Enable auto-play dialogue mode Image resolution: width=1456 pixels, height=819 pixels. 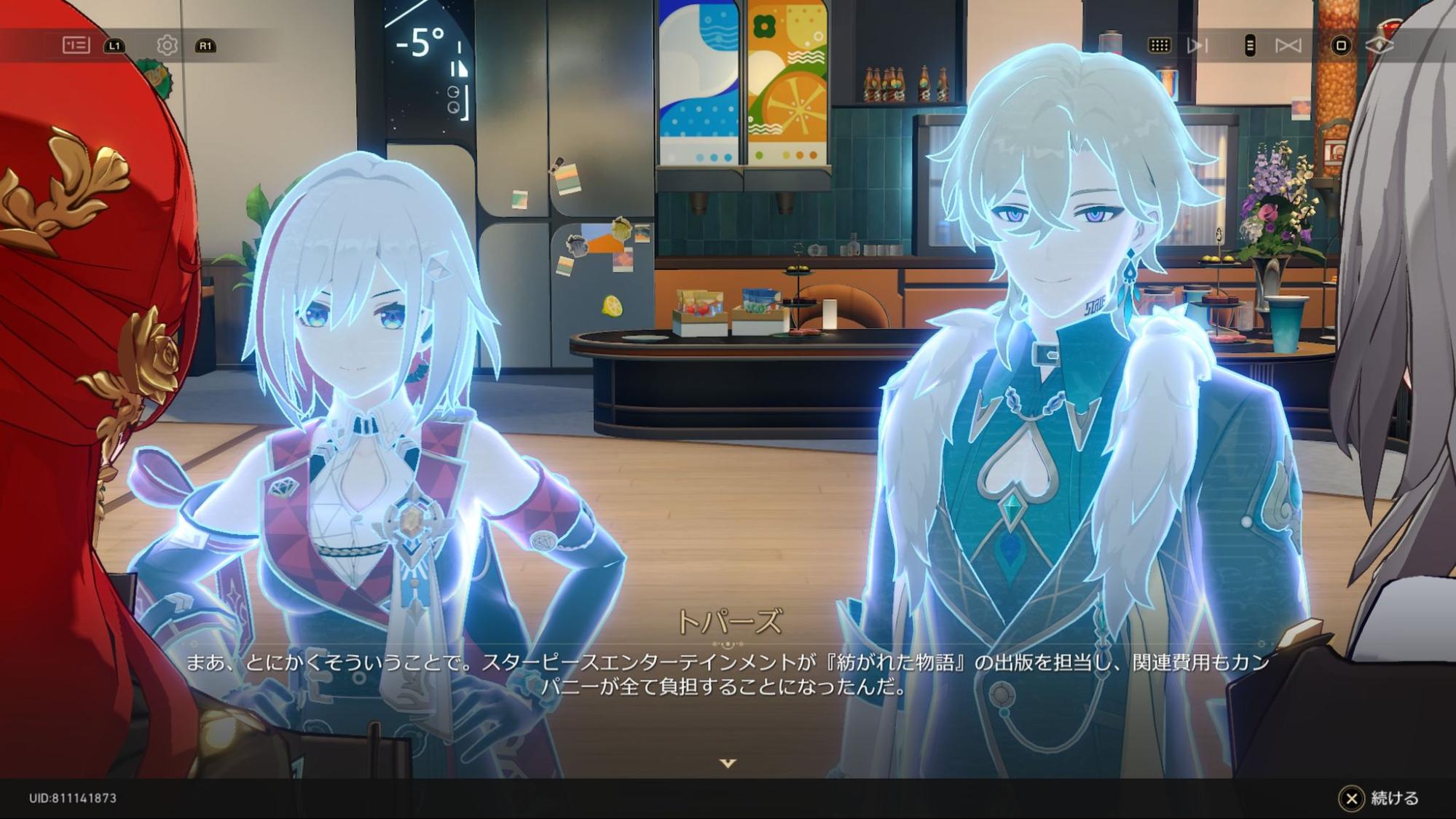click(1197, 44)
